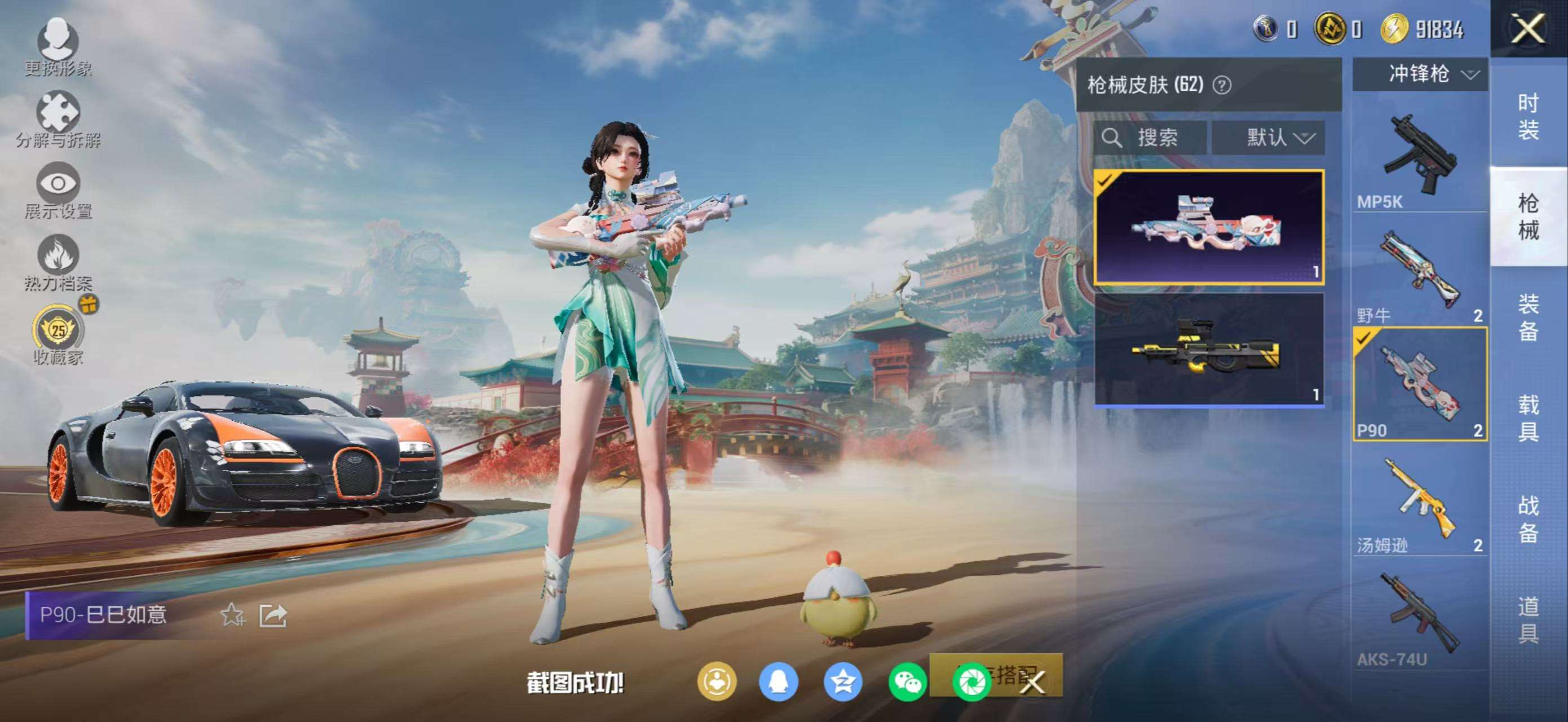Open 展示设置 display settings
The height and width of the screenshot is (722, 1568).
[x=58, y=190]
